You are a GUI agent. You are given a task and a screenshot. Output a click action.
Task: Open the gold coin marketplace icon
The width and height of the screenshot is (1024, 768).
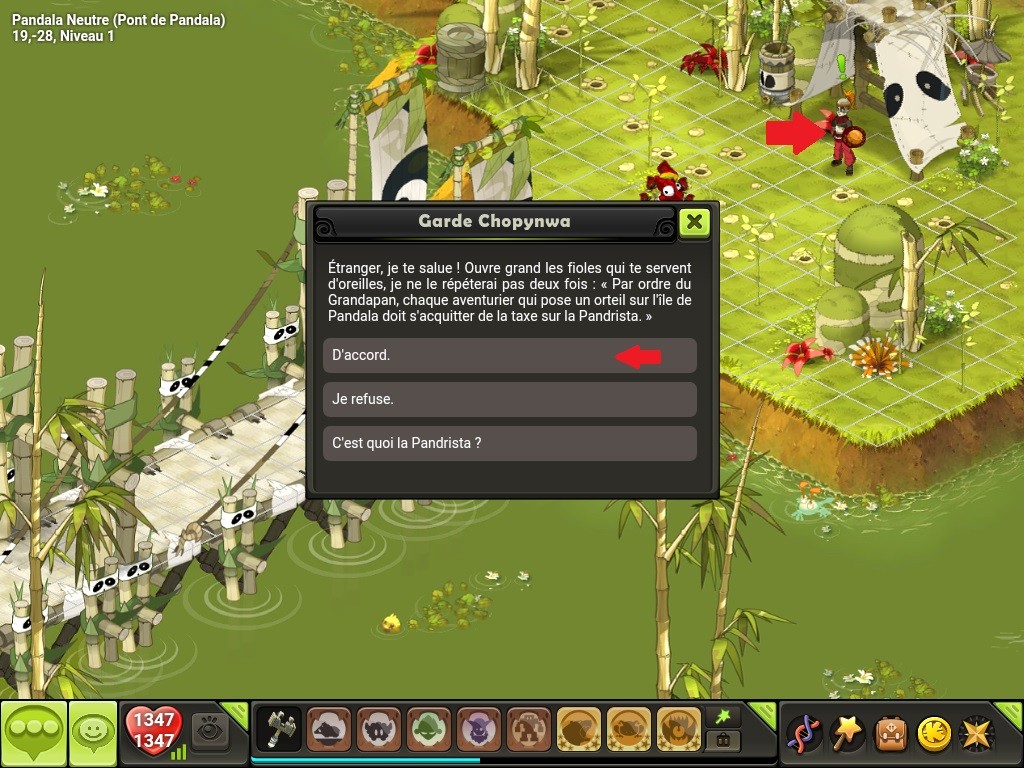point(934,734)
